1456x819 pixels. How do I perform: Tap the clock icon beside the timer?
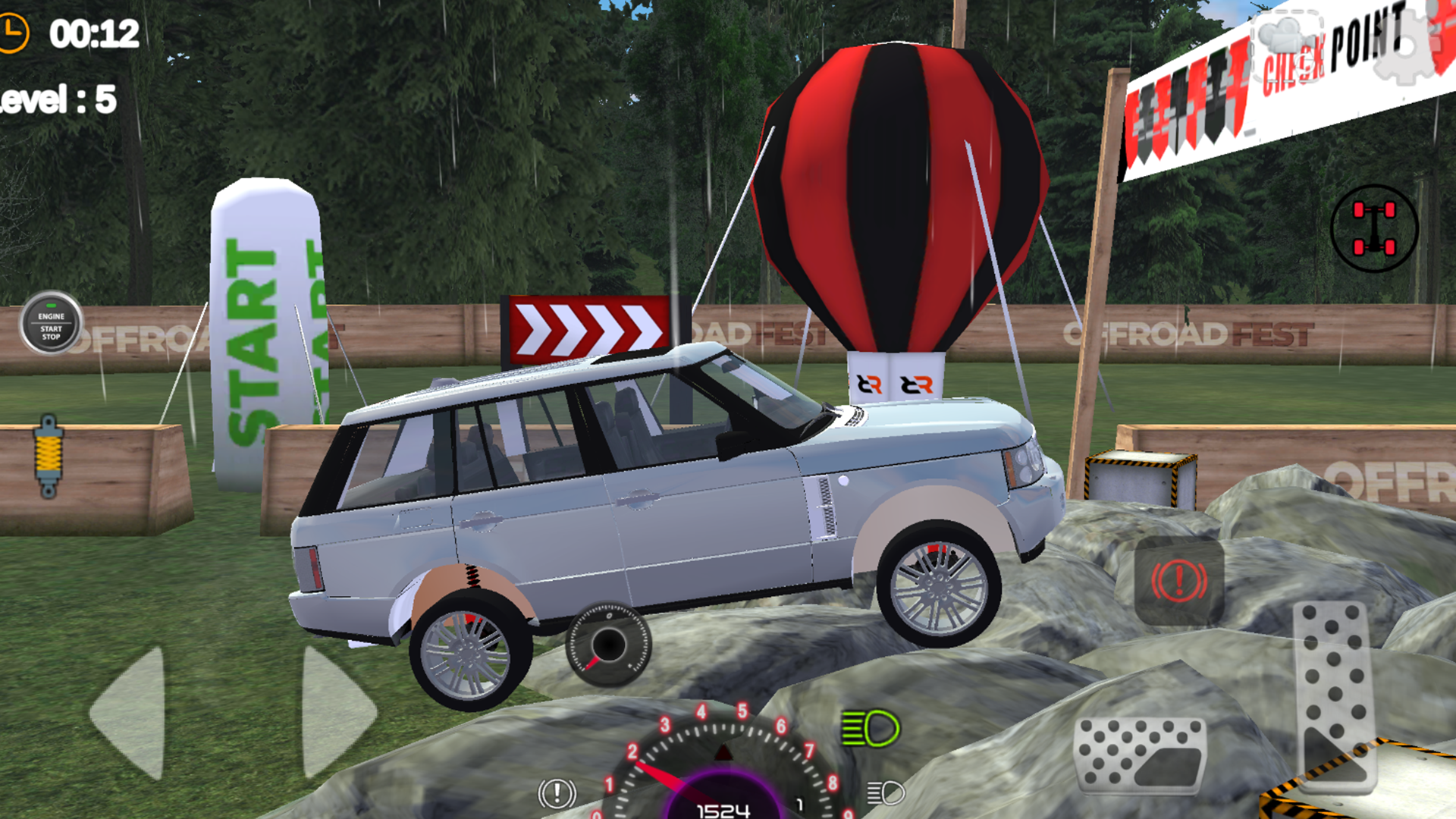click(14, 32)
